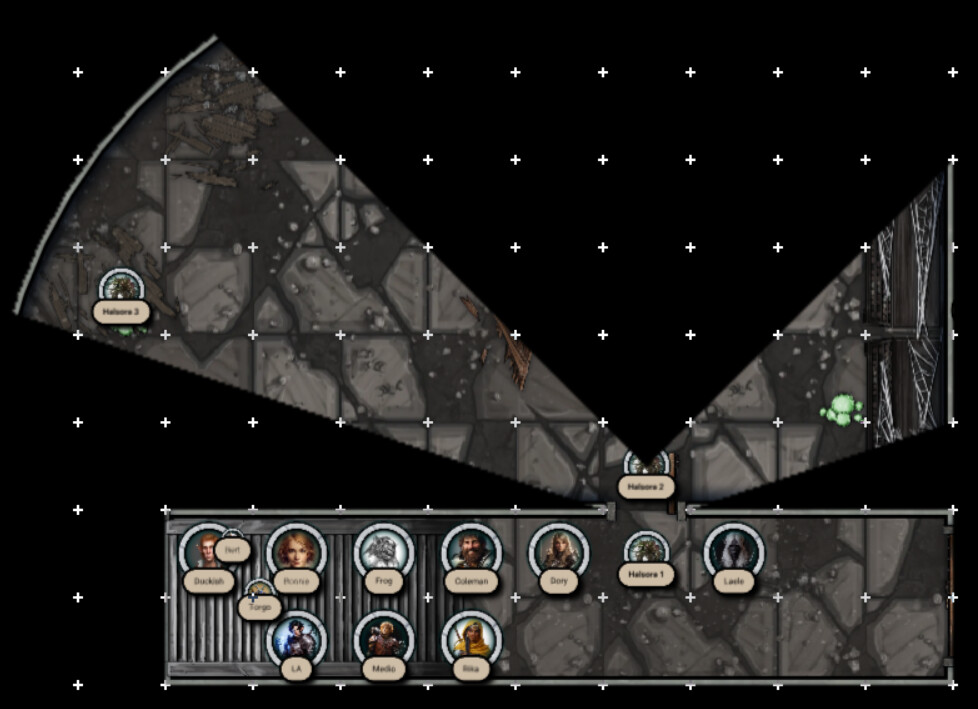Screen dimensions: 978x709
Task: Select the Halsora 1 enemy token
Action: (x=646, y=551)
